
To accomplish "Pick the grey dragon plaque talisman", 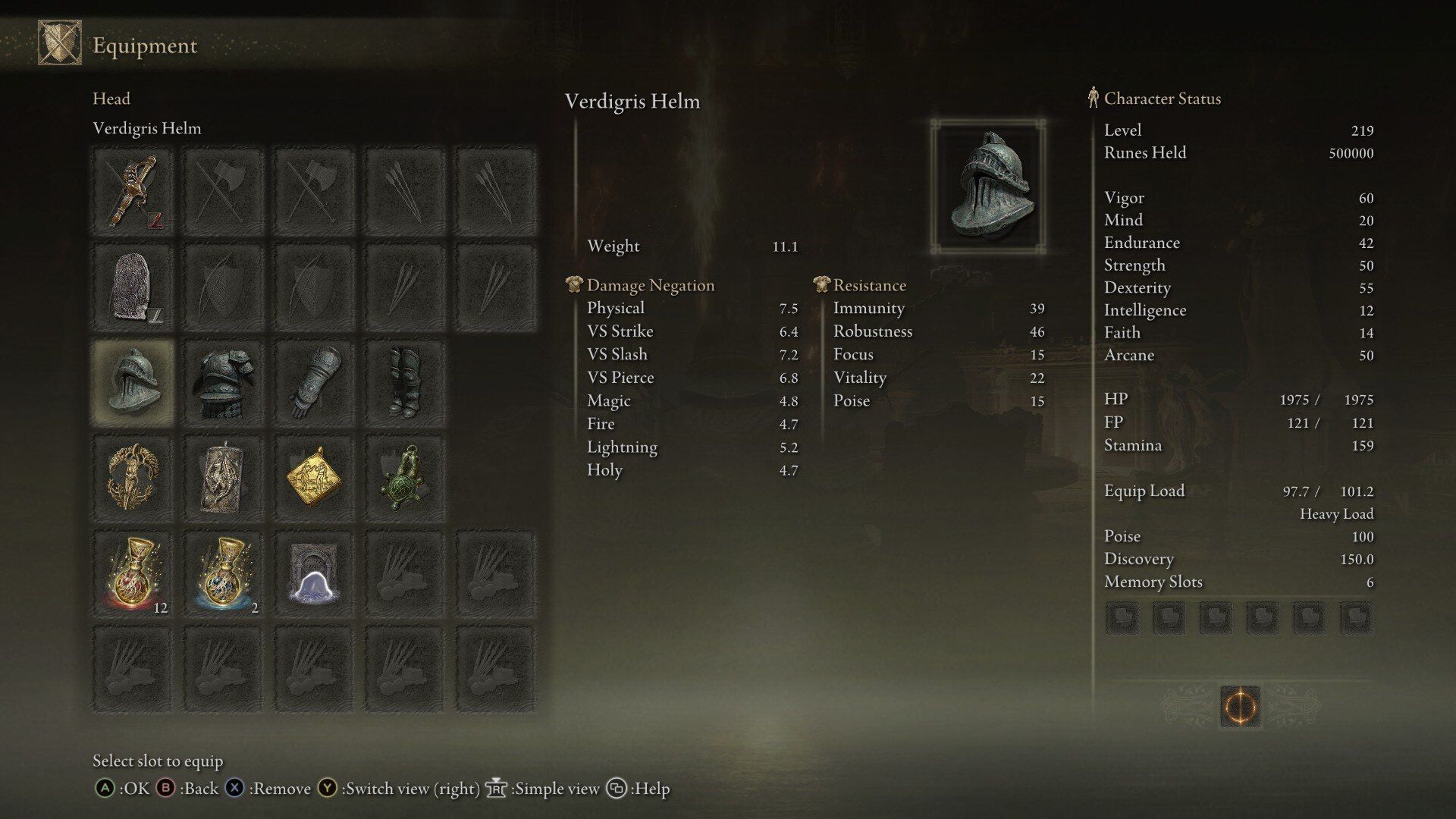I will click(223, 477).
